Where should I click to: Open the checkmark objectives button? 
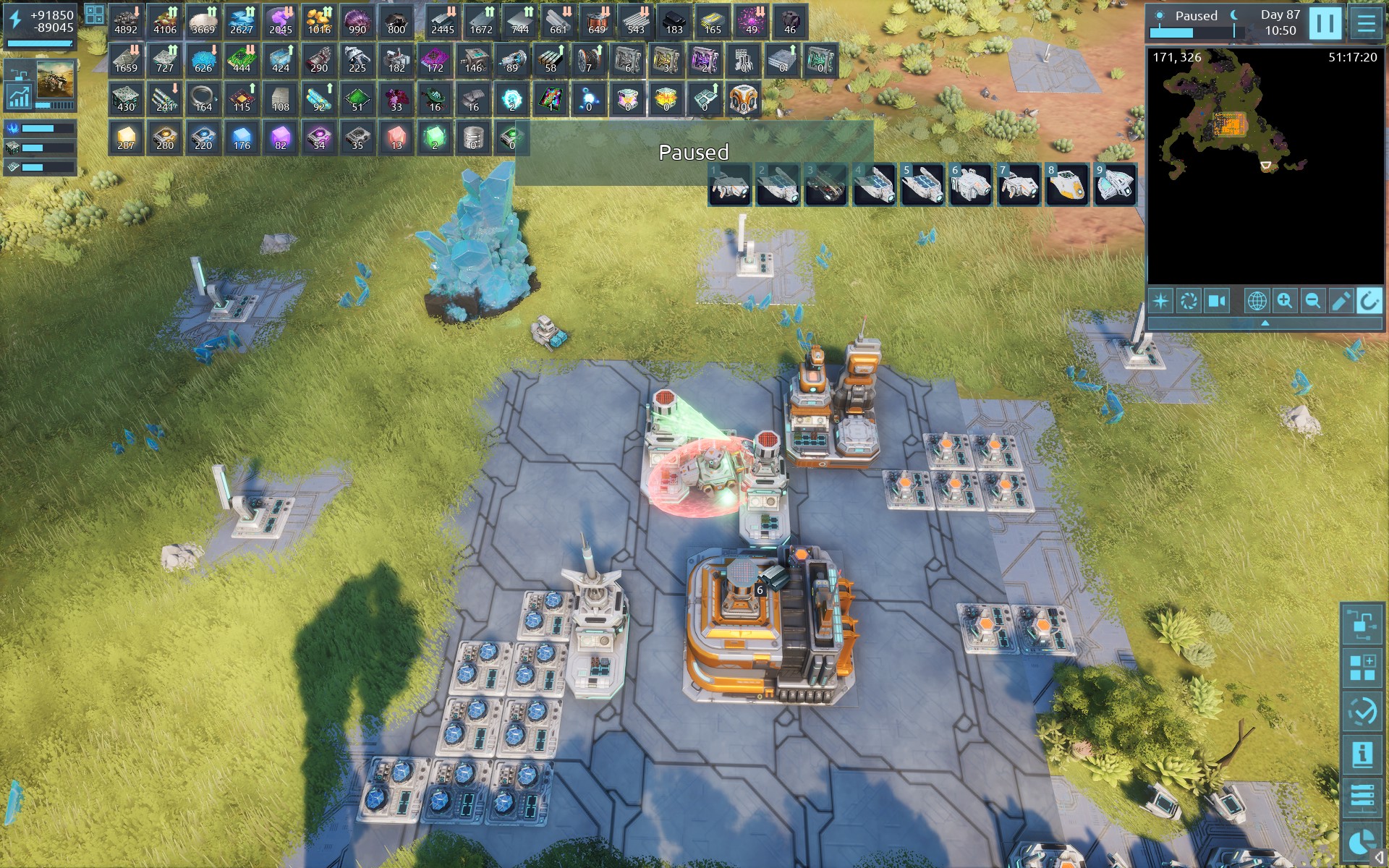(x=1362, y=712)
